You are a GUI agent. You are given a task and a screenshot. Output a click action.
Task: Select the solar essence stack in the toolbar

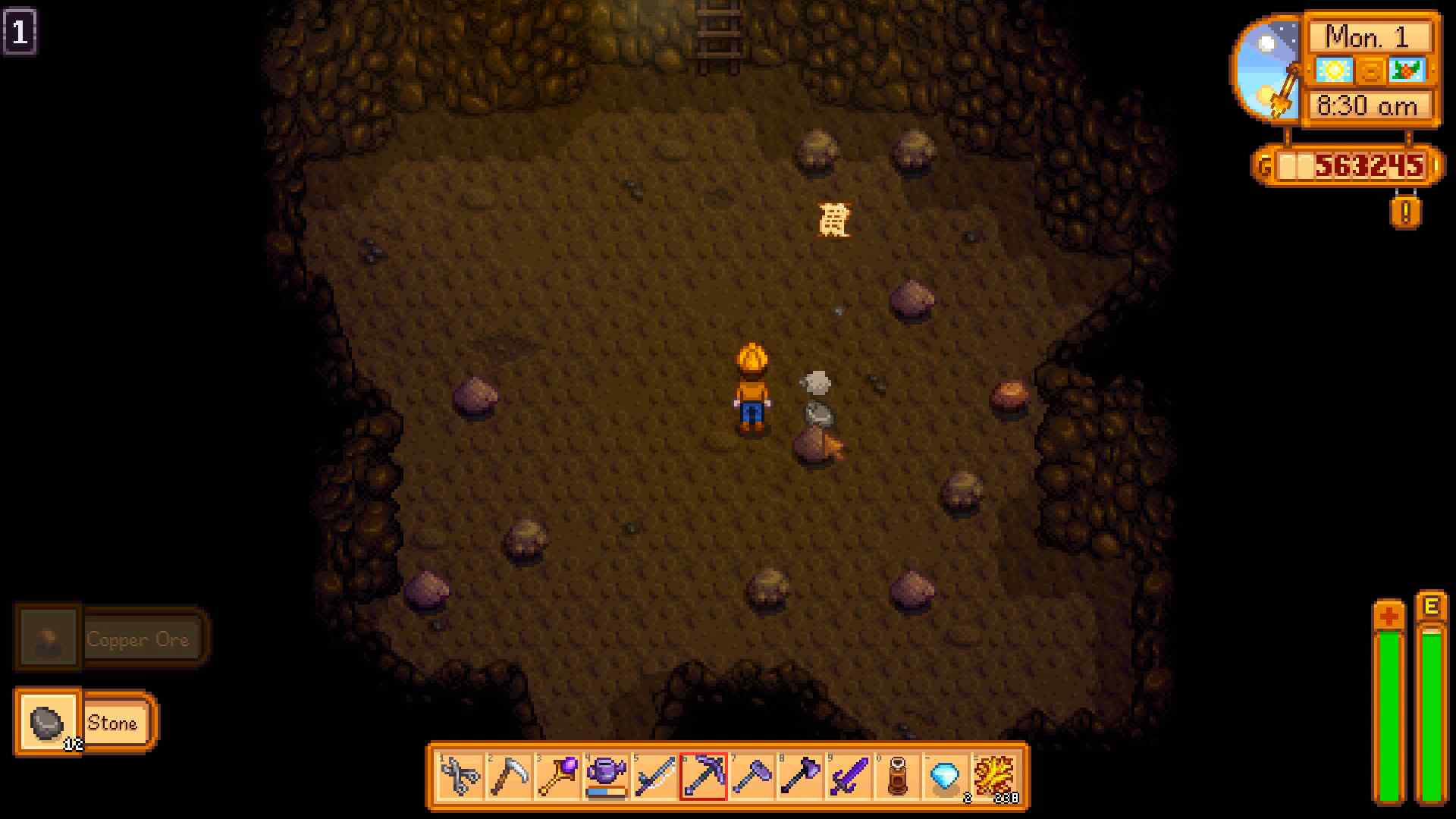pyautogui.click(x=996, y=775)
